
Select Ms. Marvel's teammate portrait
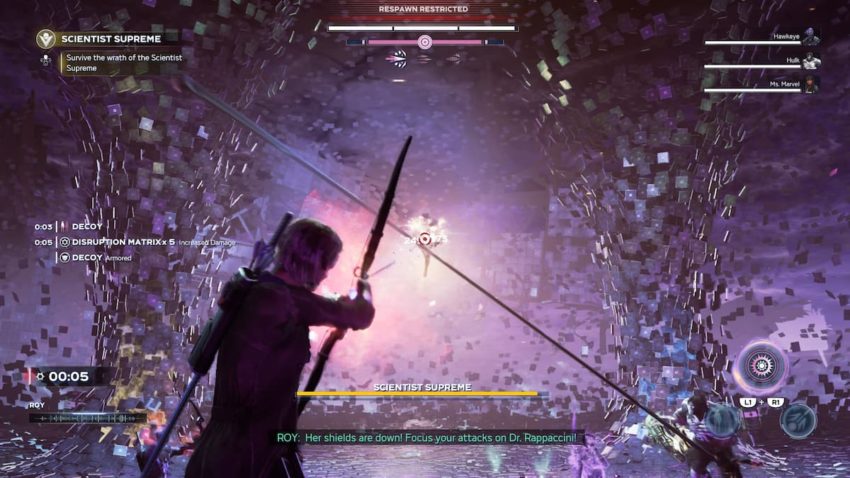coord(811,86)
